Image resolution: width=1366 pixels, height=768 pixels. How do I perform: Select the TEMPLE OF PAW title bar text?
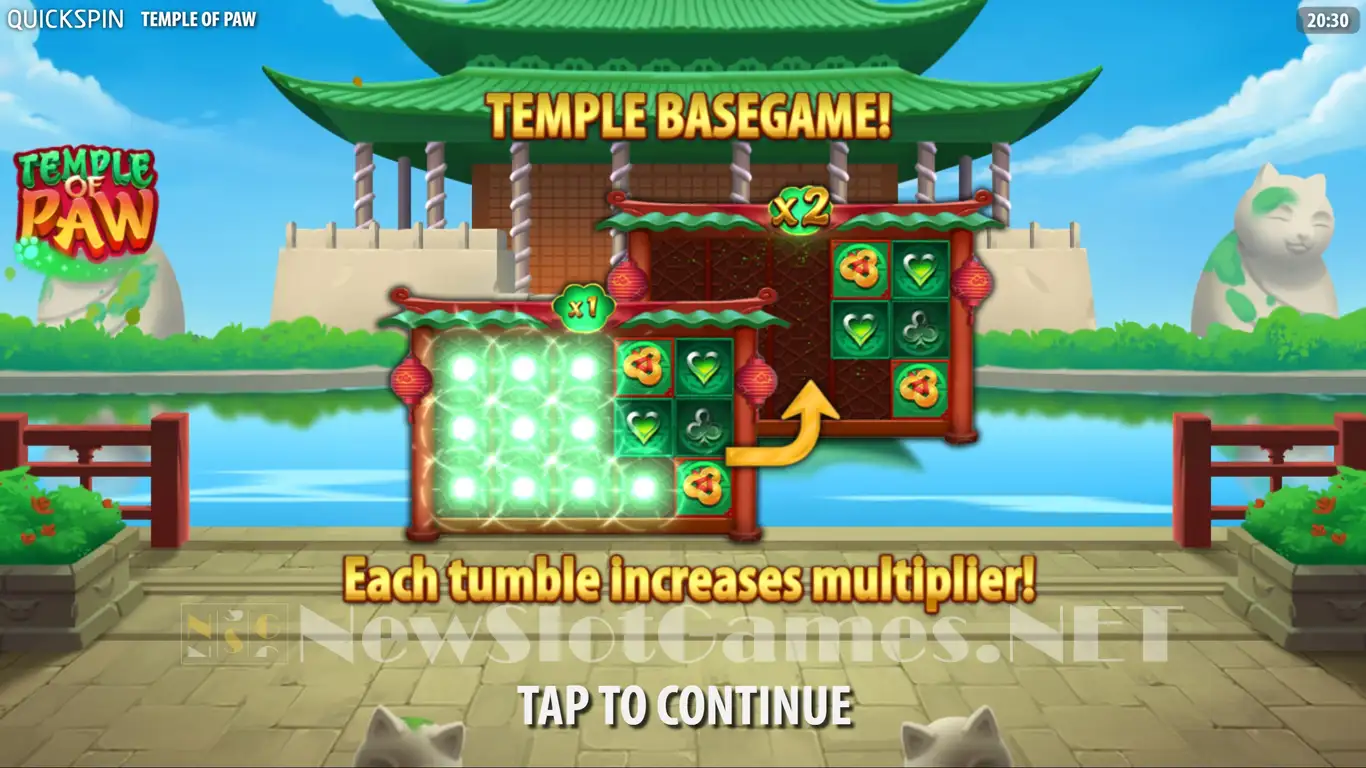click(x=198, y=17)
